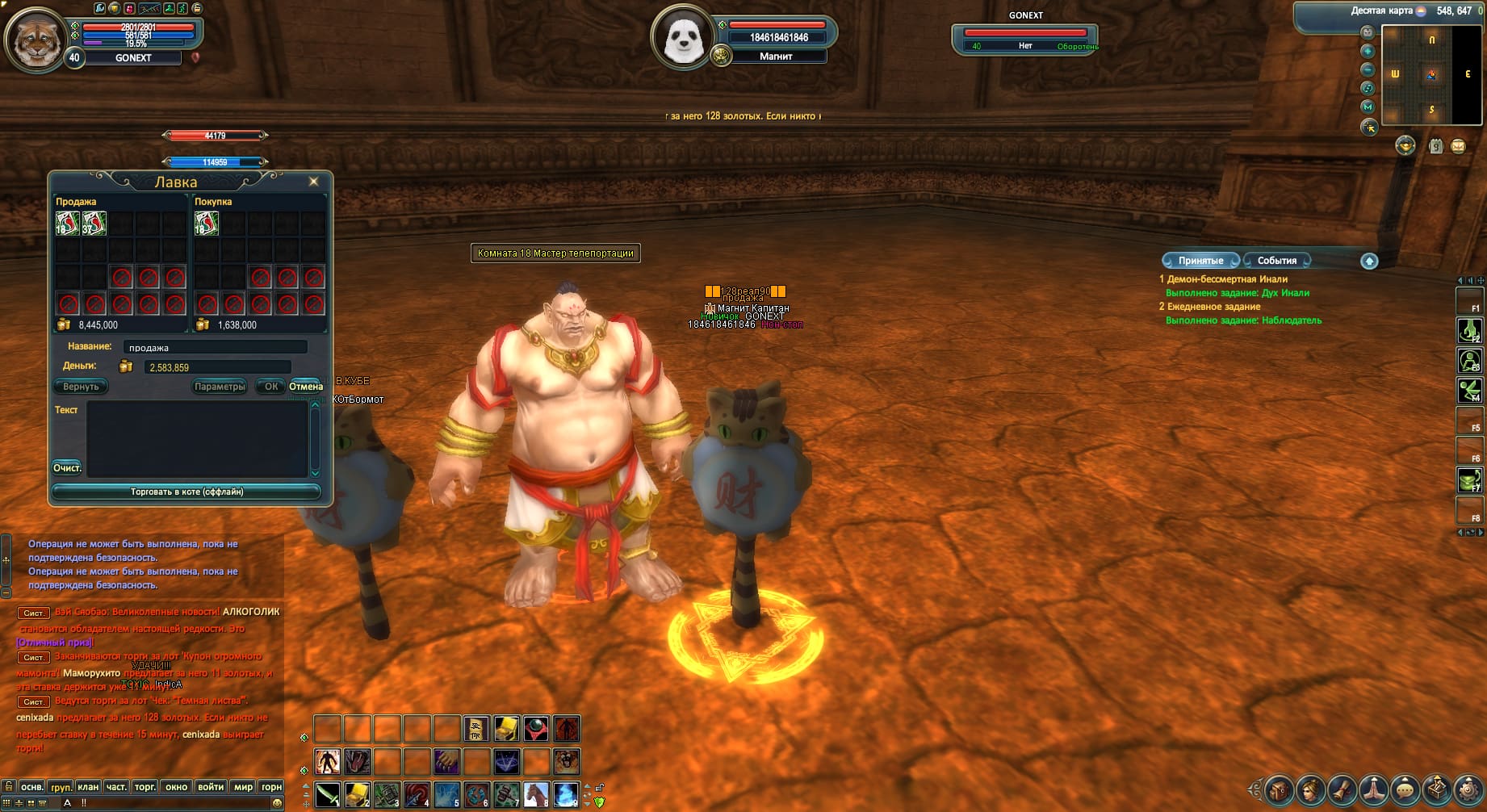Clear the shop text with Очист.
Image resolution: width=1487 pixels, height=812 pixels.
67,468
